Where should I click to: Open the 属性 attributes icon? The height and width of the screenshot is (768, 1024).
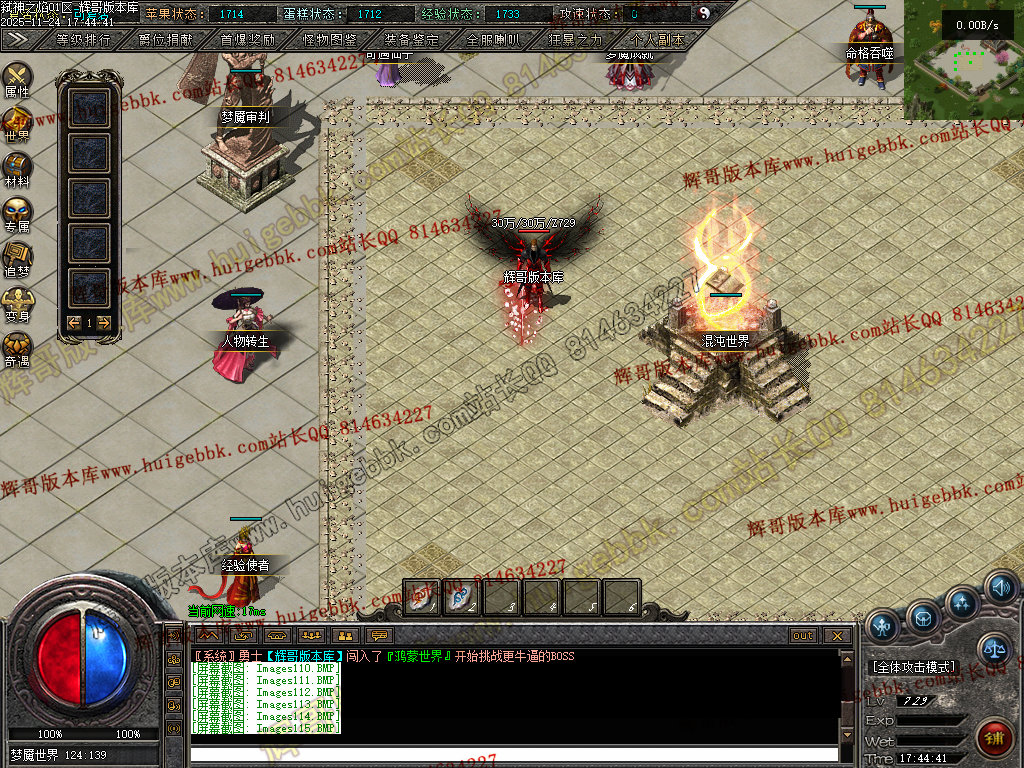pos(17,78)
